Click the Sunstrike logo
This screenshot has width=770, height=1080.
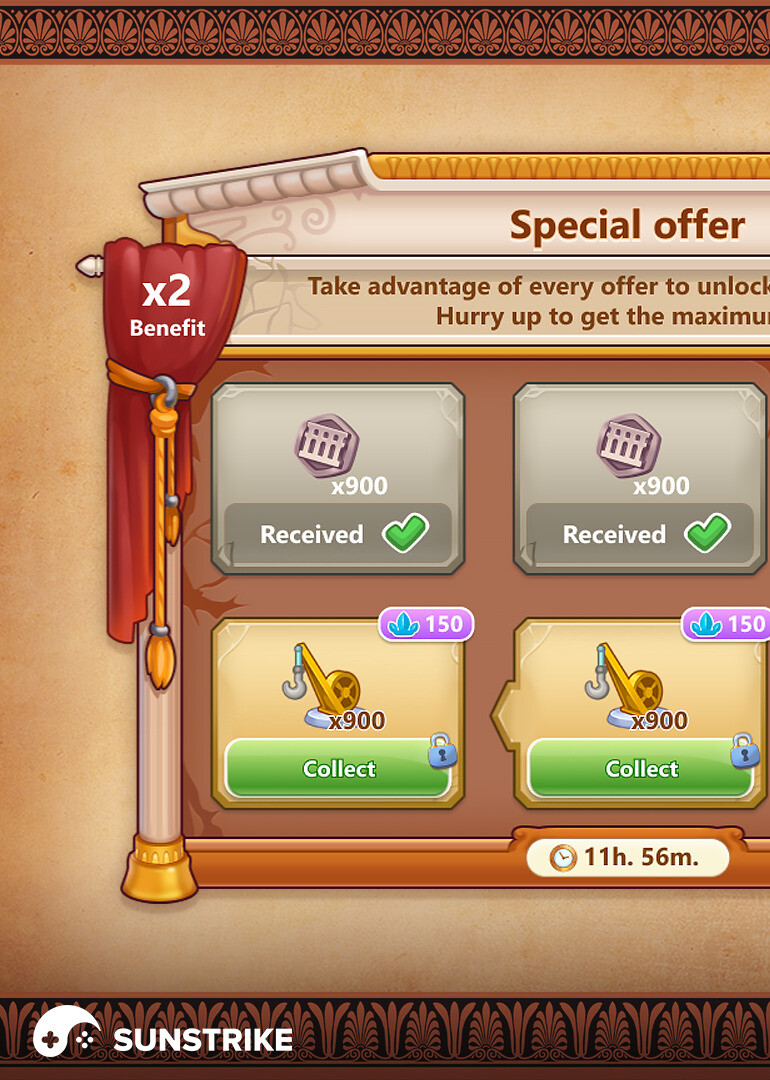point(163,1037)
